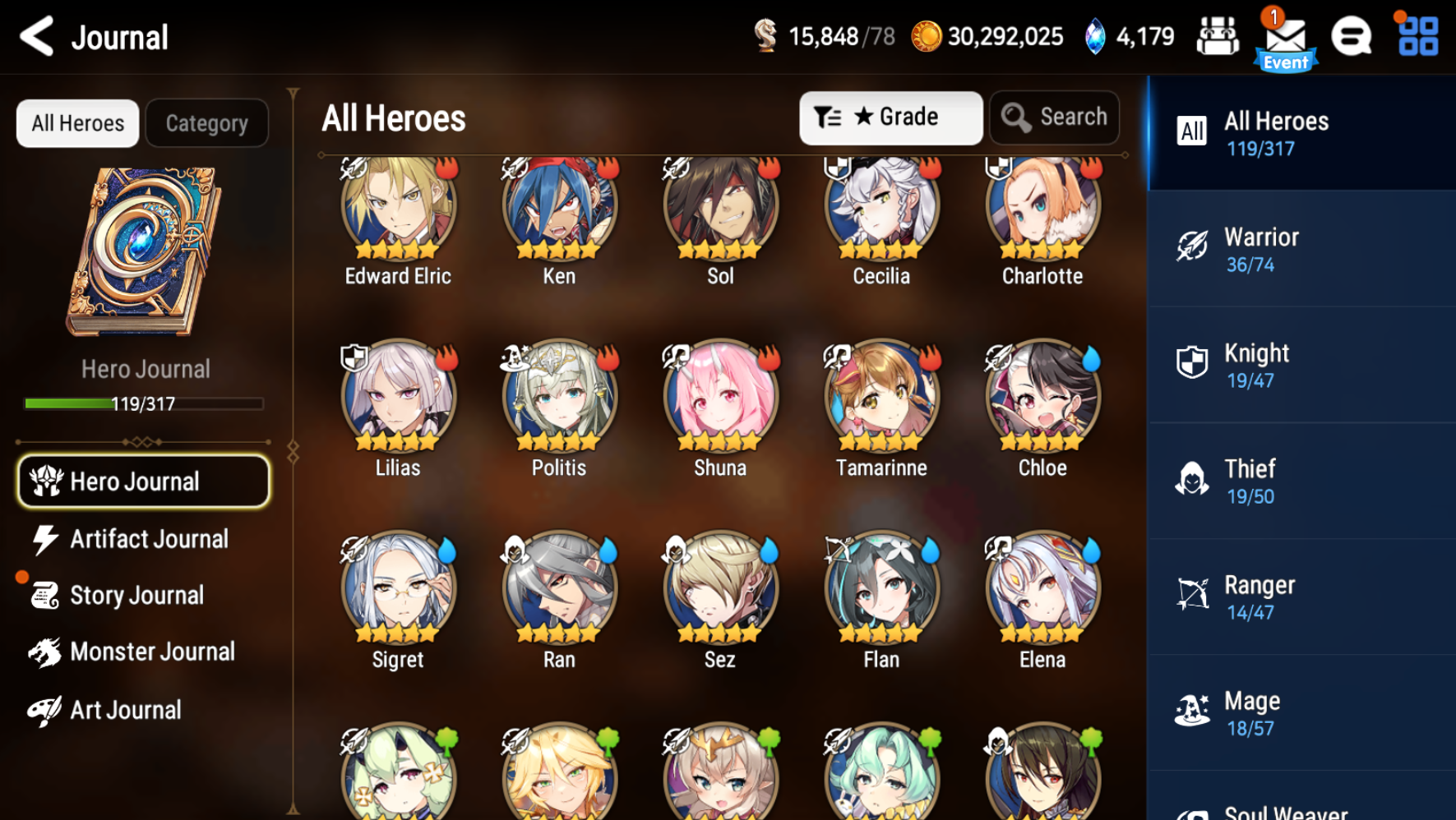Open the chat bubble icon

pyautogui.click(x=1352, y=37)
